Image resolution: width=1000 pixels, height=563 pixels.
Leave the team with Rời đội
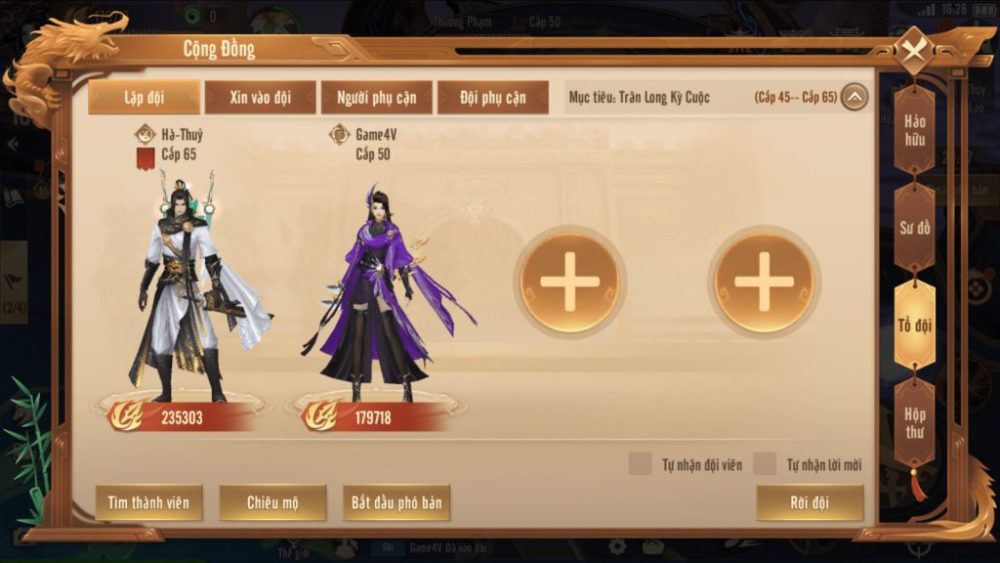tap(809, 502)
